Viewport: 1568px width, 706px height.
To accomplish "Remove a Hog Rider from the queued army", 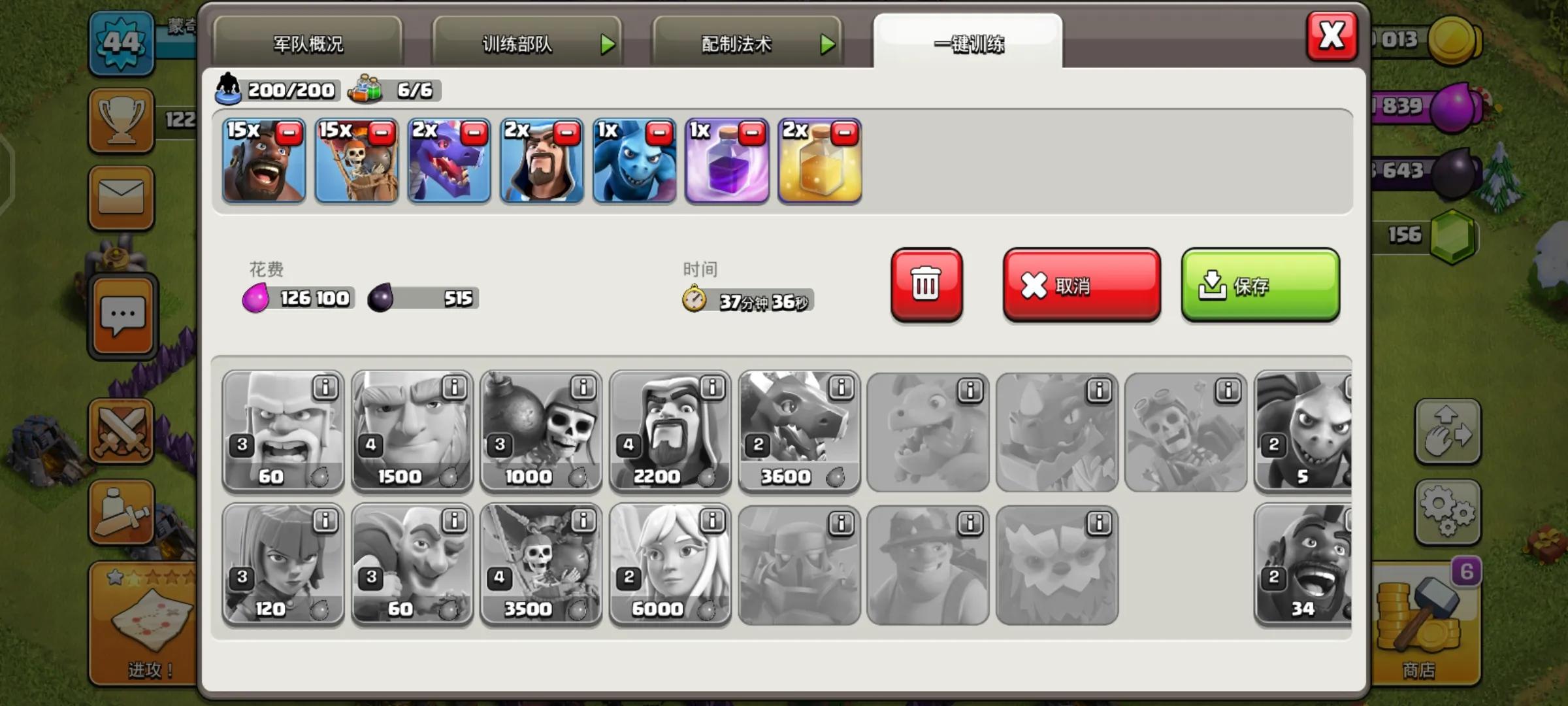I will coord(289,134).
